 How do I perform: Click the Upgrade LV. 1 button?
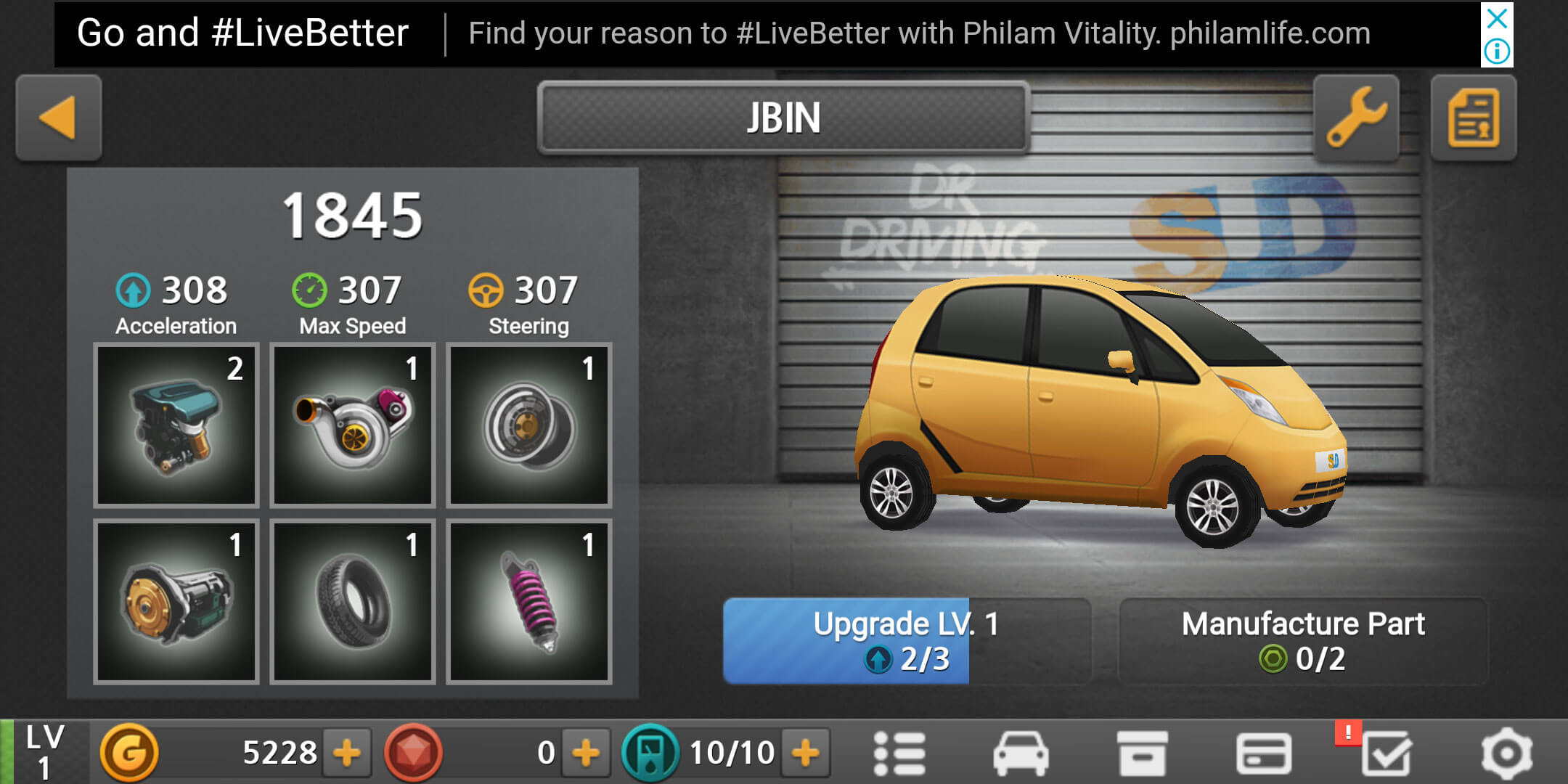[906, 641]
